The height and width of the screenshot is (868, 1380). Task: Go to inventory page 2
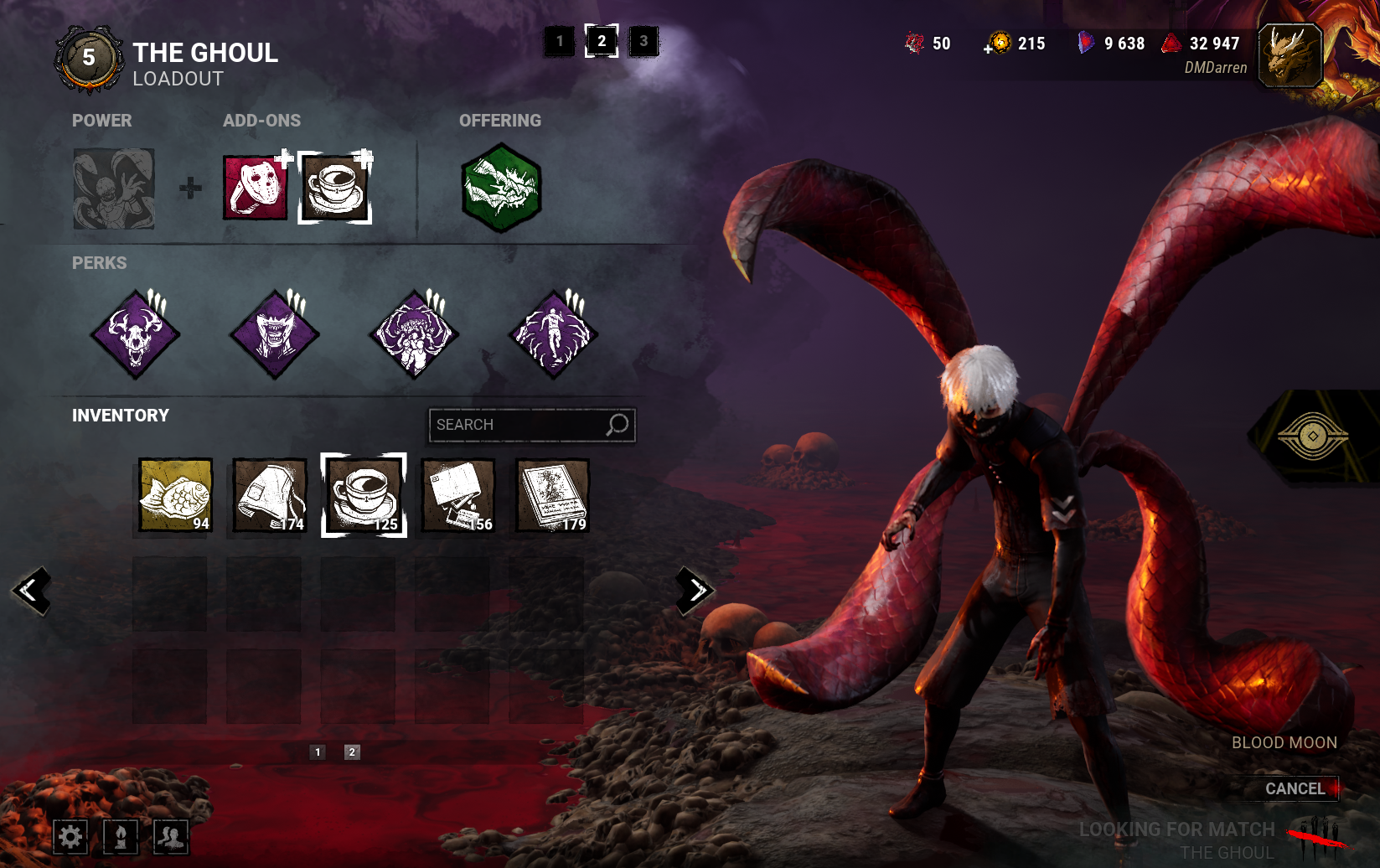coord(352,752)
